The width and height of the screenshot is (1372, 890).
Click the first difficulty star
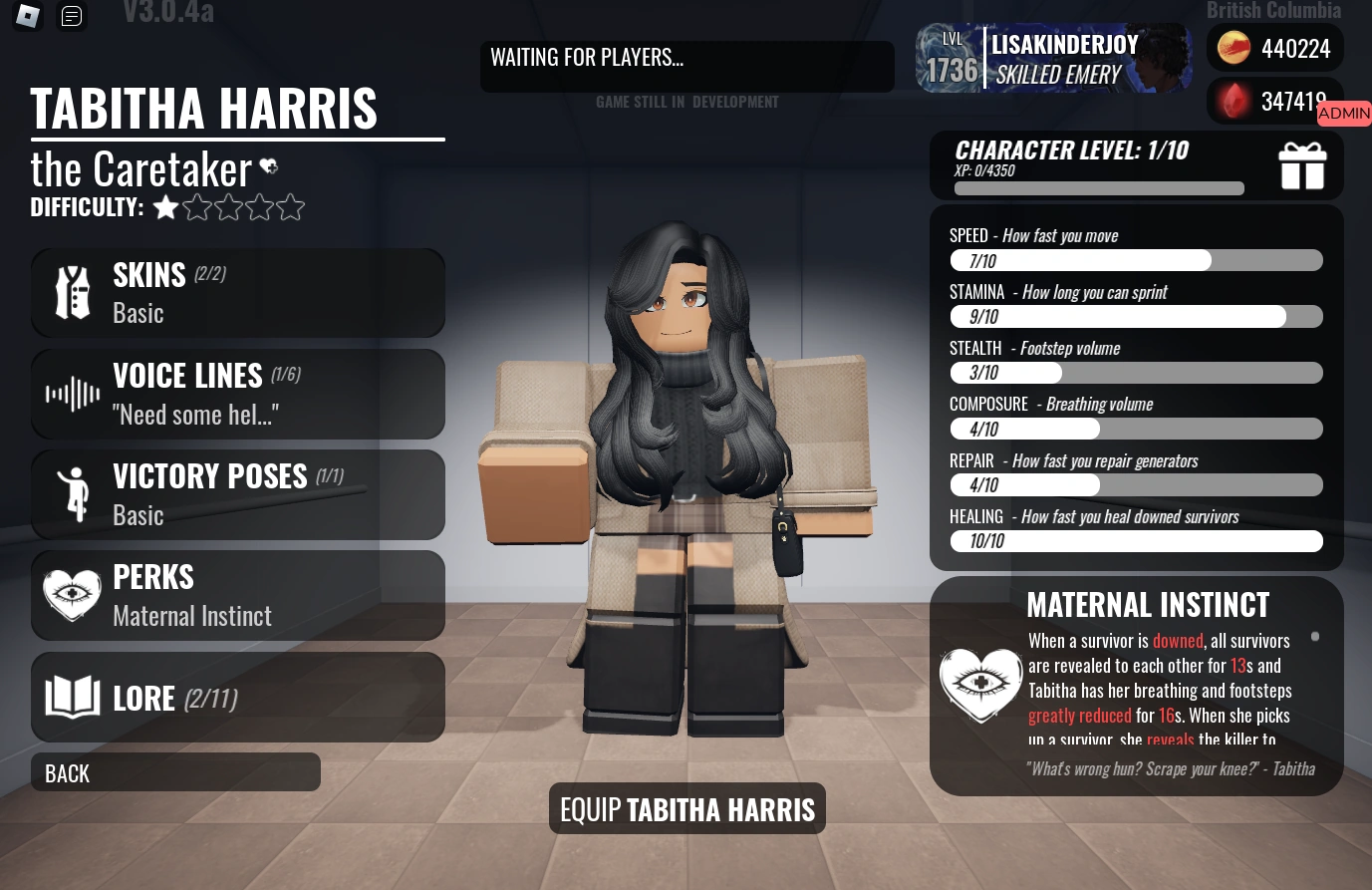165,207
